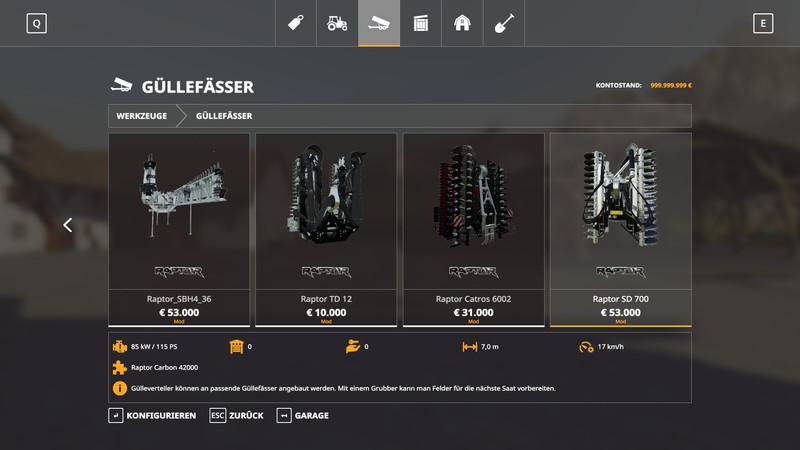Open the crate objects tab
Image resolution: width=800 pixels, height=450 pixels.
point(420,23)
